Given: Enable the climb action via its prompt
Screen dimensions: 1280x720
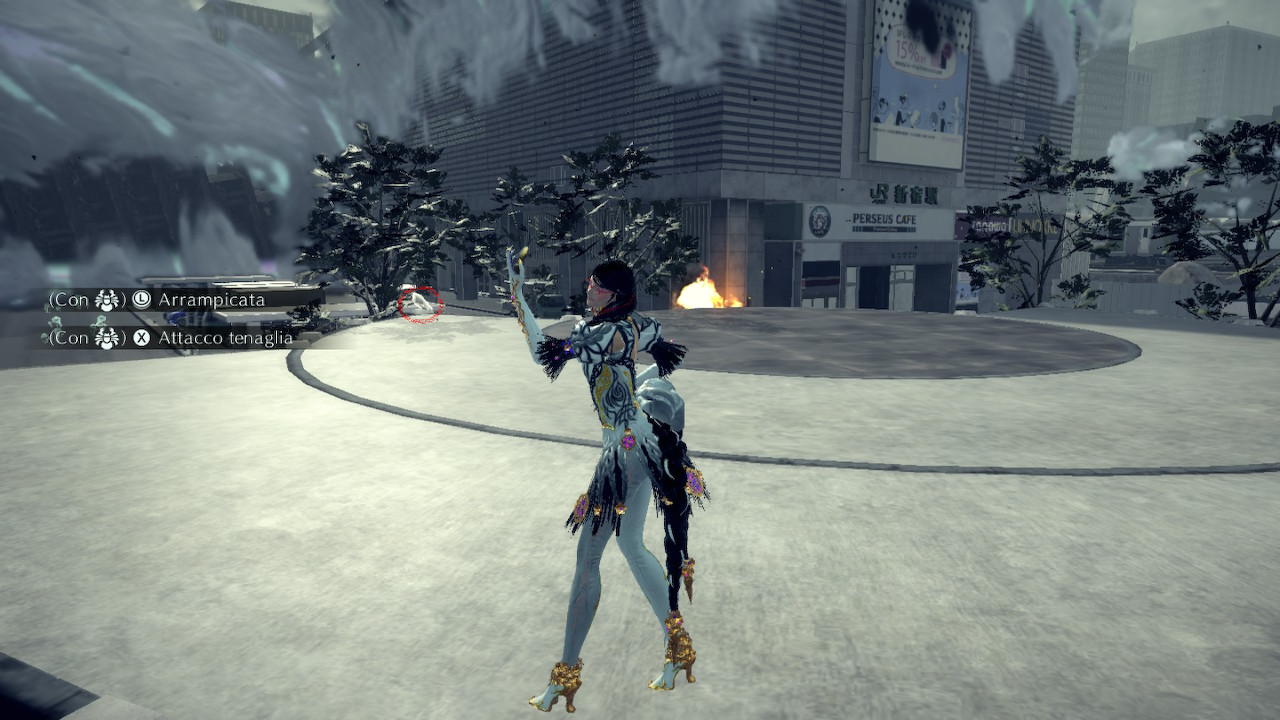Looking at the screenshot, I should click(x=210, y=299).
